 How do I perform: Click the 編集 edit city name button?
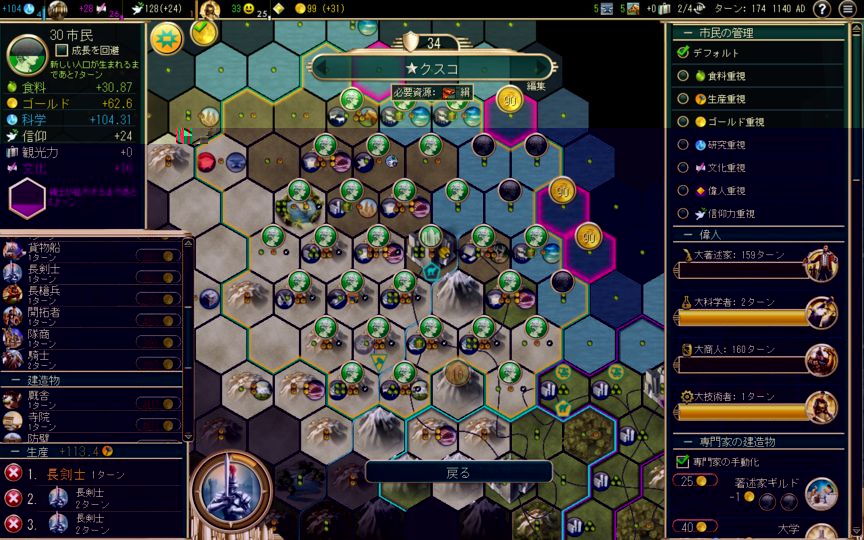point(536,87)
